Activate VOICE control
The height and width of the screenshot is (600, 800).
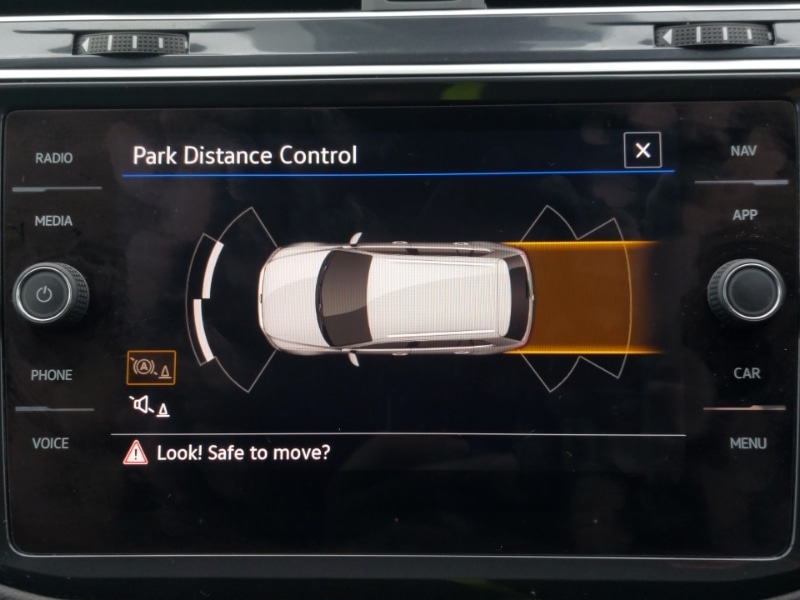click(52, 443)
